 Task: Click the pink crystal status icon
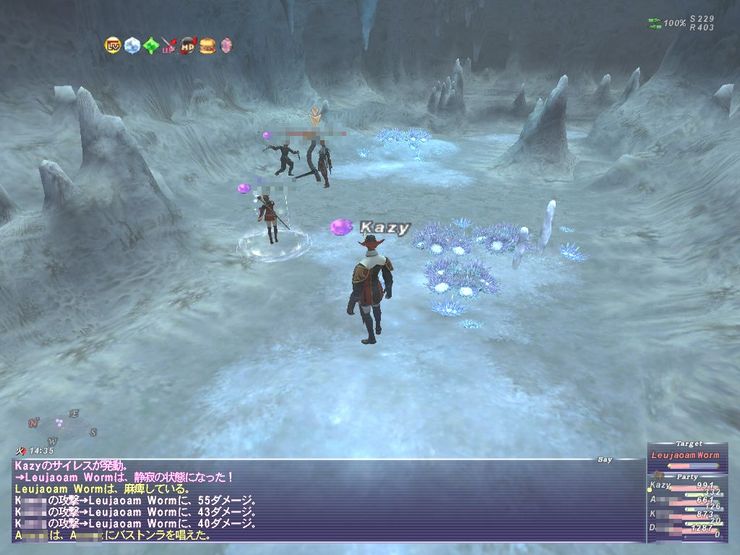click(x=226, y=45)
